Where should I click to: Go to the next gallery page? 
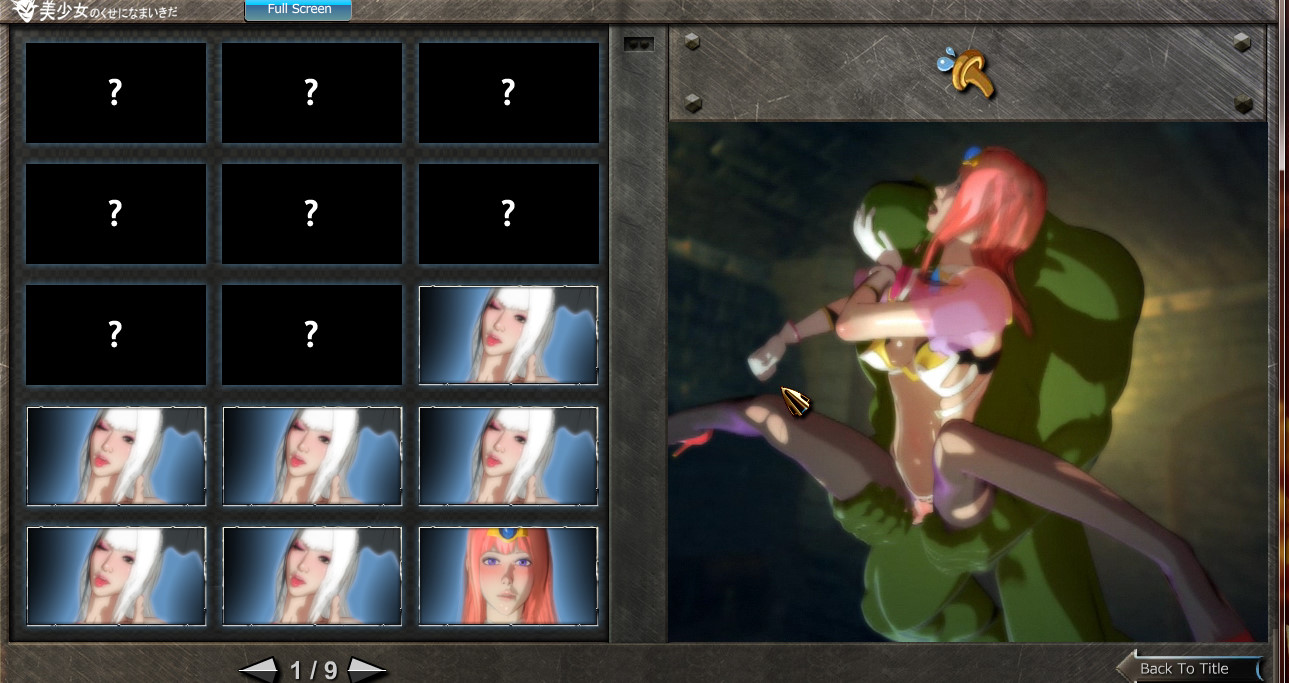pyautogui.click(x=366, y=670)
